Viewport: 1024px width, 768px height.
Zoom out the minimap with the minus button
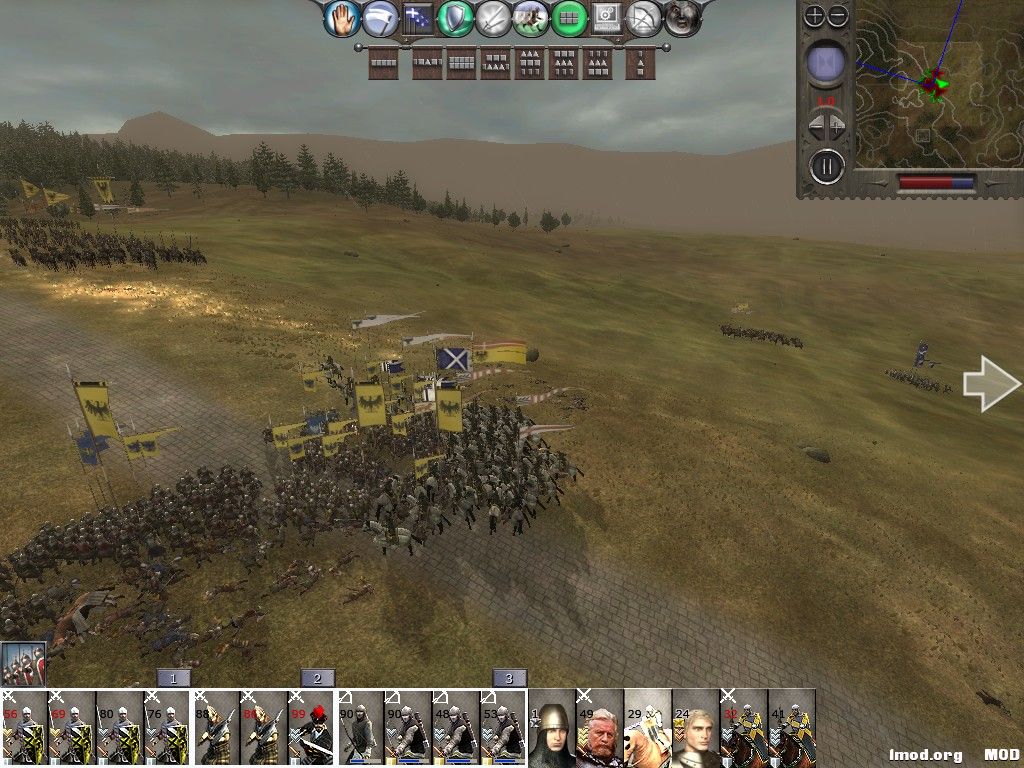click(x=838, y=15)
